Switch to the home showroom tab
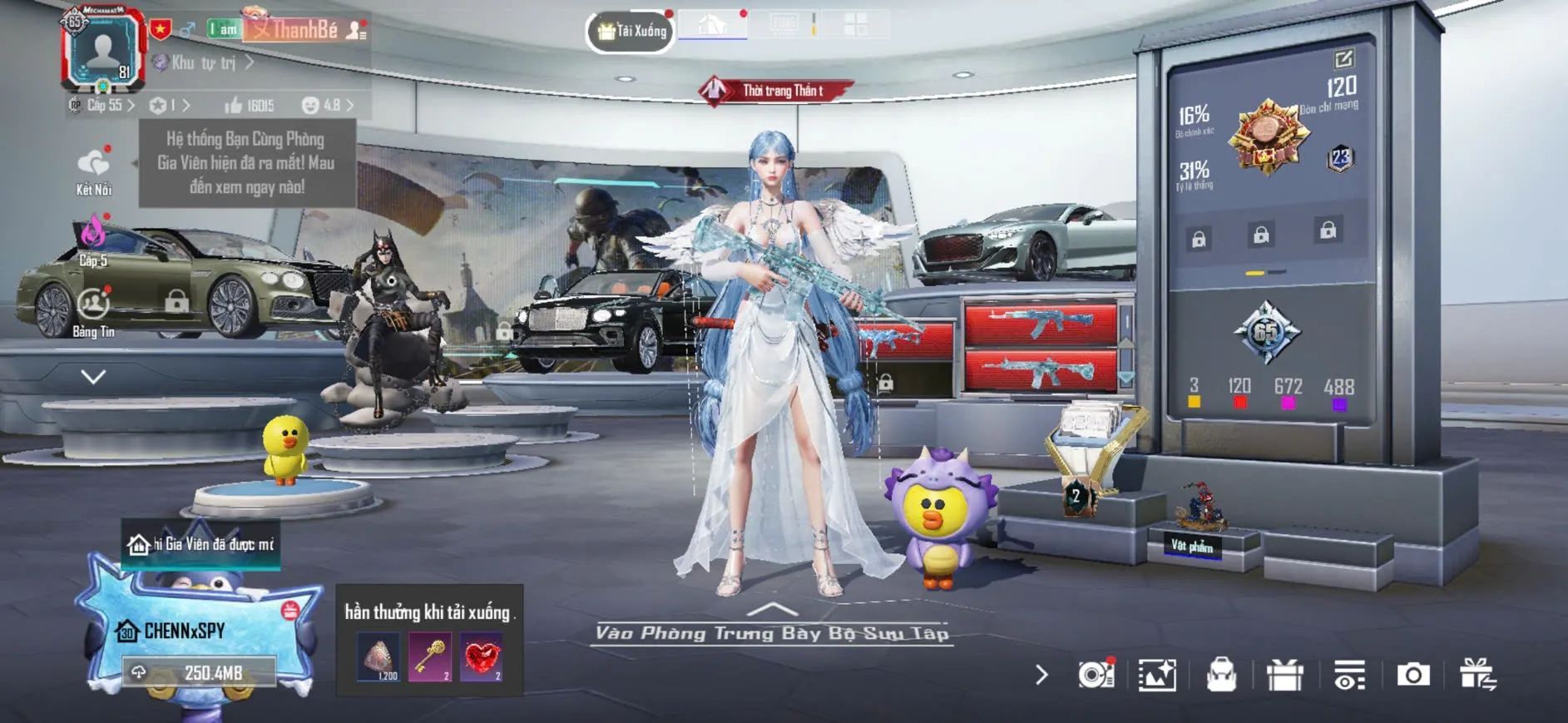Viewport: 1568px width, 723px height. click(x=712, y=24)
